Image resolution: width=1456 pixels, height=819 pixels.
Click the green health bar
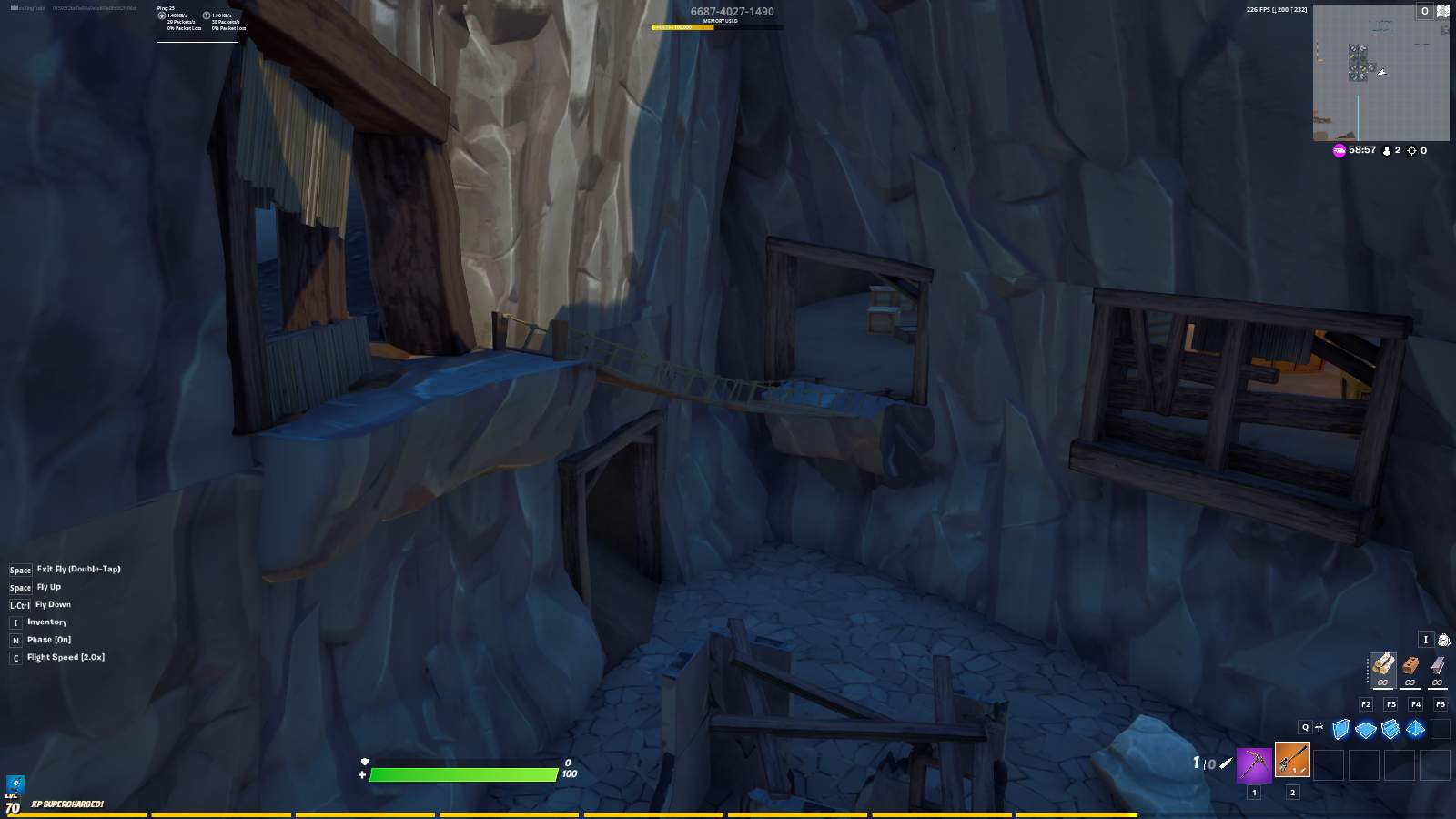coord(464,774)
